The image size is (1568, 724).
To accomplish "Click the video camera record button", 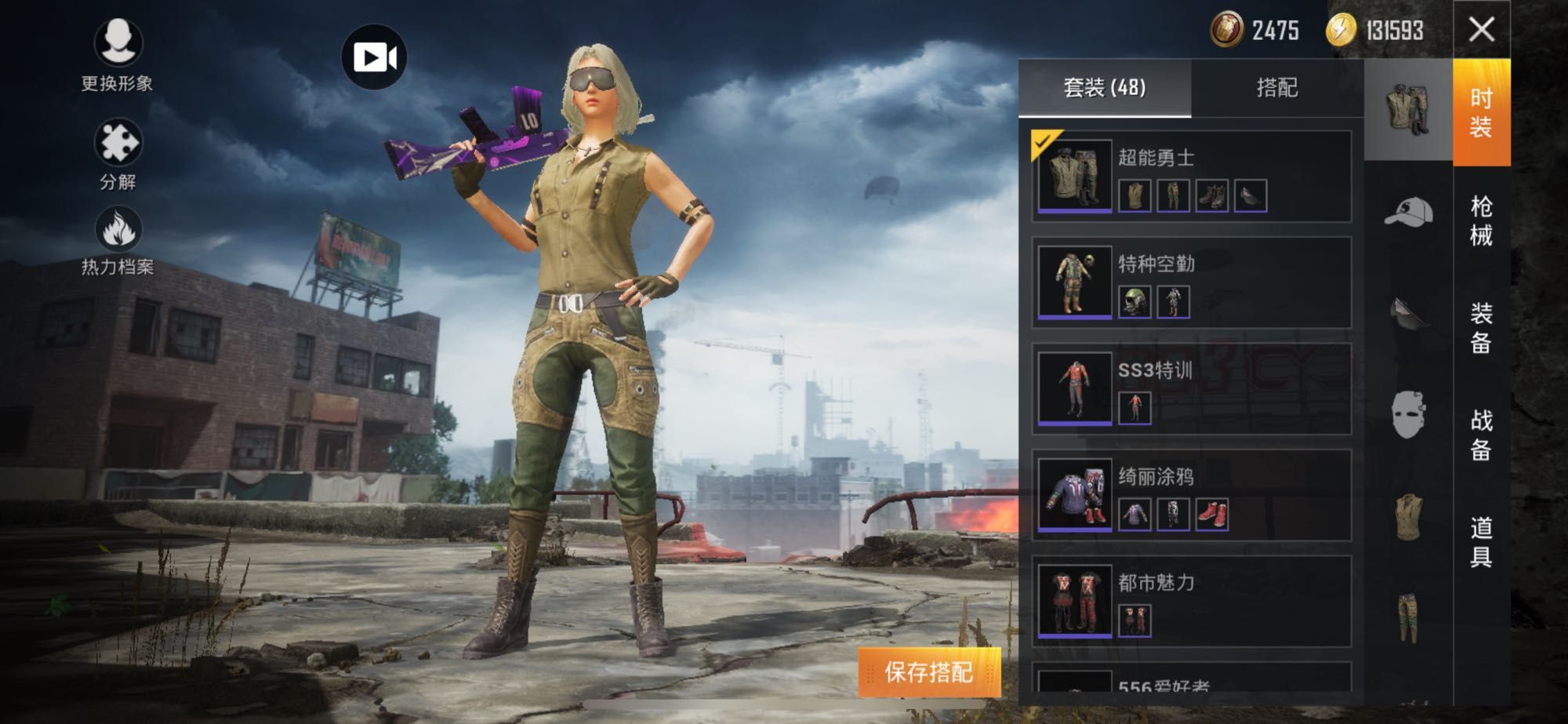I will (374, 57).
